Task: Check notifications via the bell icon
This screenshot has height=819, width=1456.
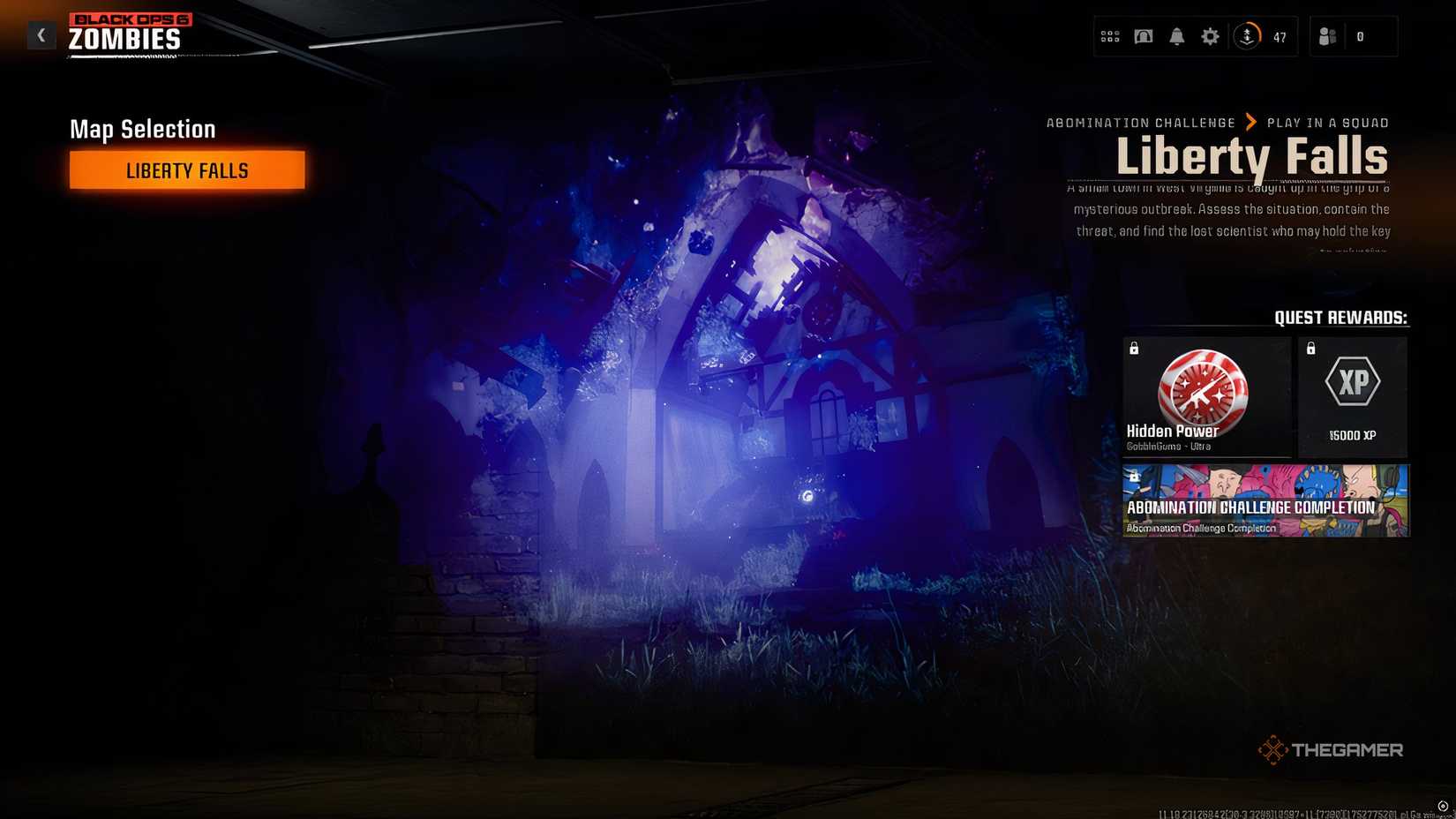Action: tap(1176, 36)
